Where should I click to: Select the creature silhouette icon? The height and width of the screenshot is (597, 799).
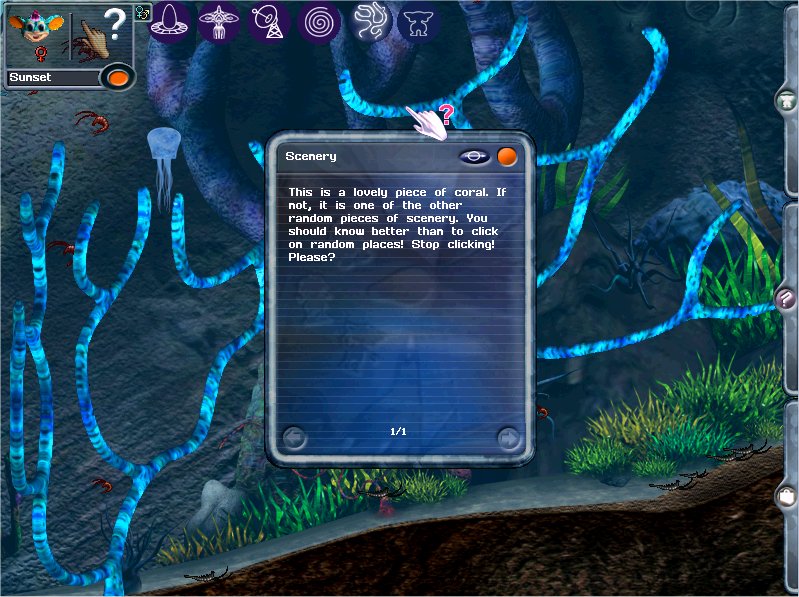419,21
